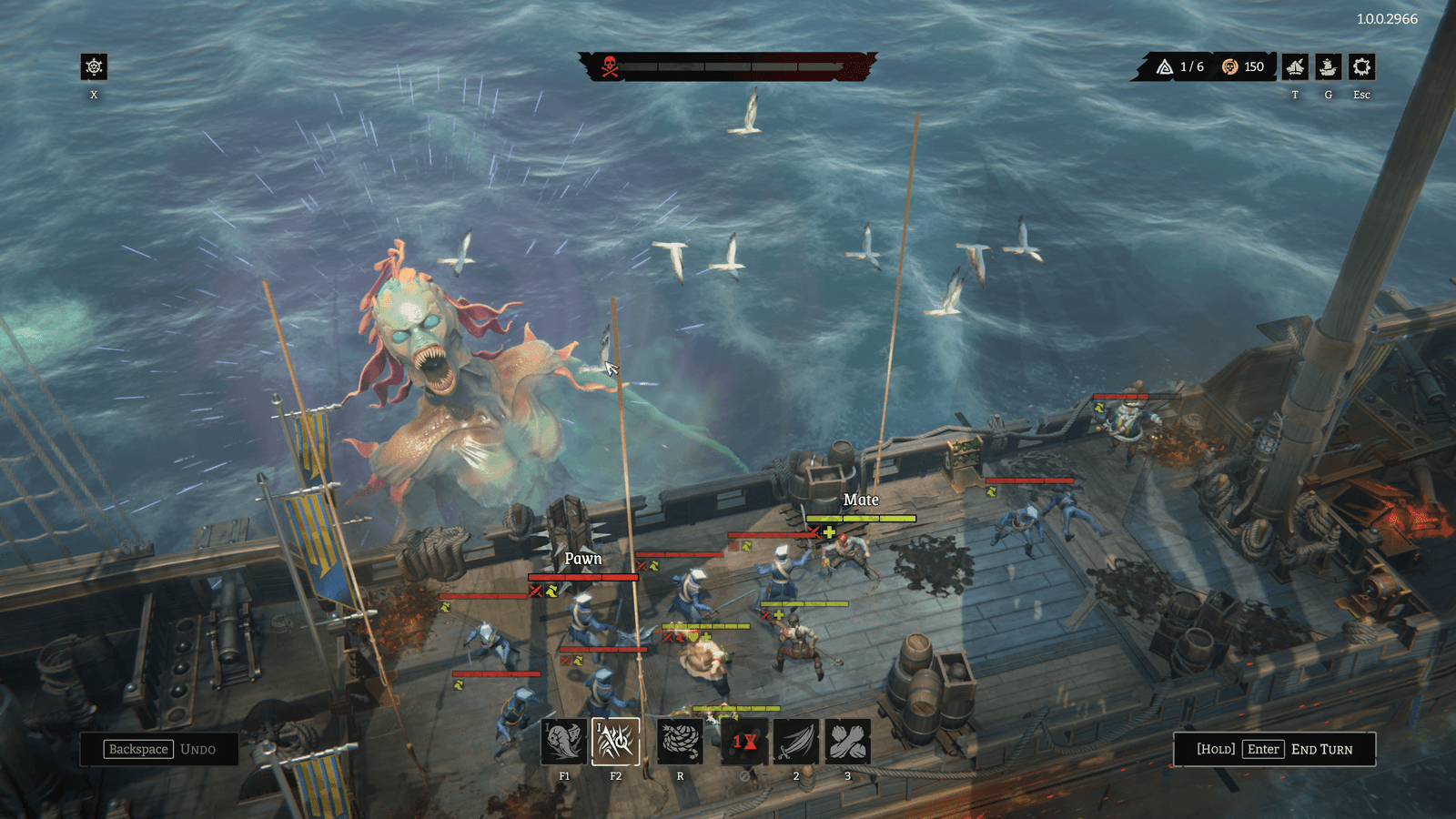Viewport: 1456px width, 819px height.
Task: Click the footprint ability on cooldown
Action: 744,742
